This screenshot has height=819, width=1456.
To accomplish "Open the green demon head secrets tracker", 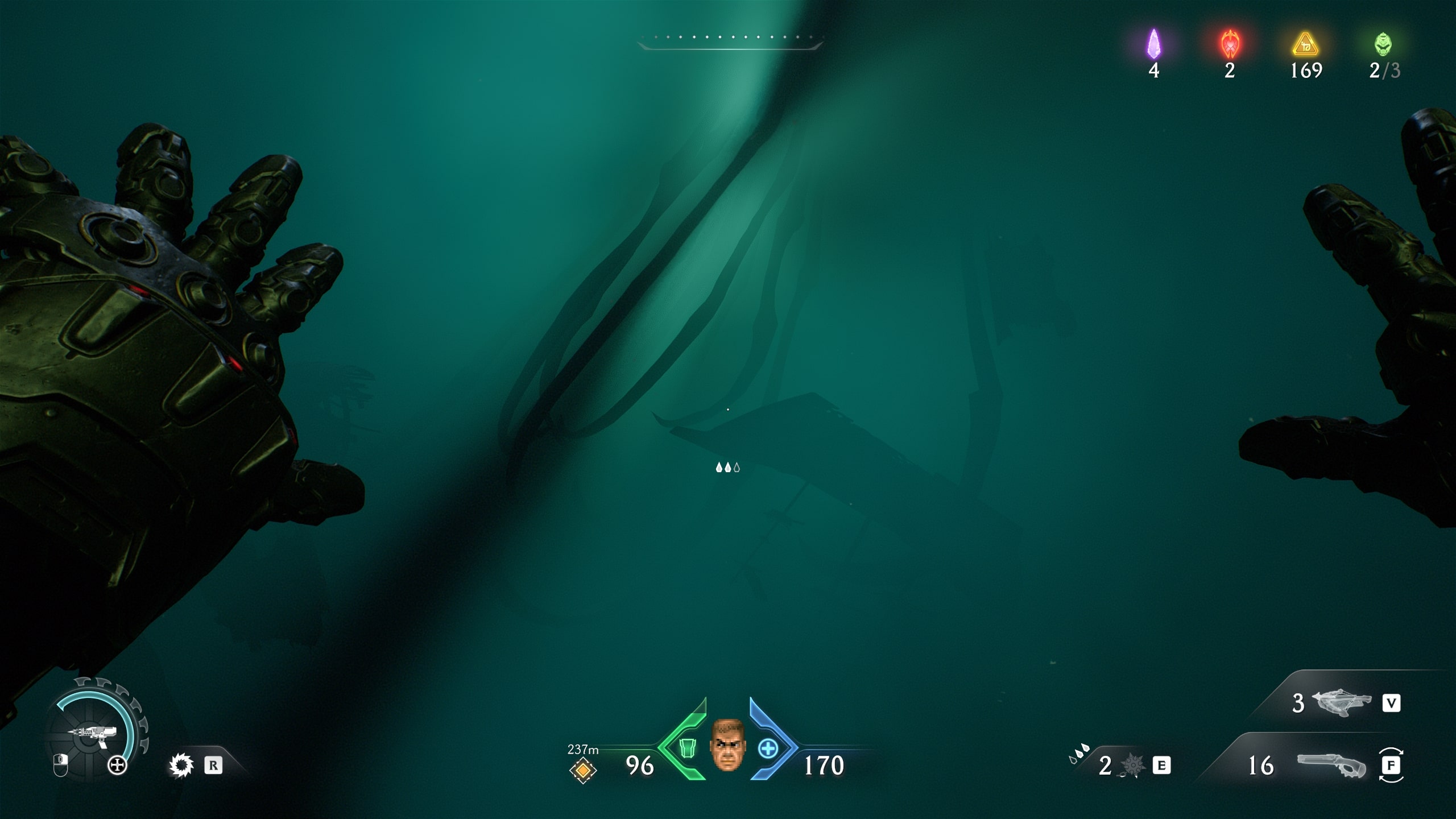I will [1383, 44].
